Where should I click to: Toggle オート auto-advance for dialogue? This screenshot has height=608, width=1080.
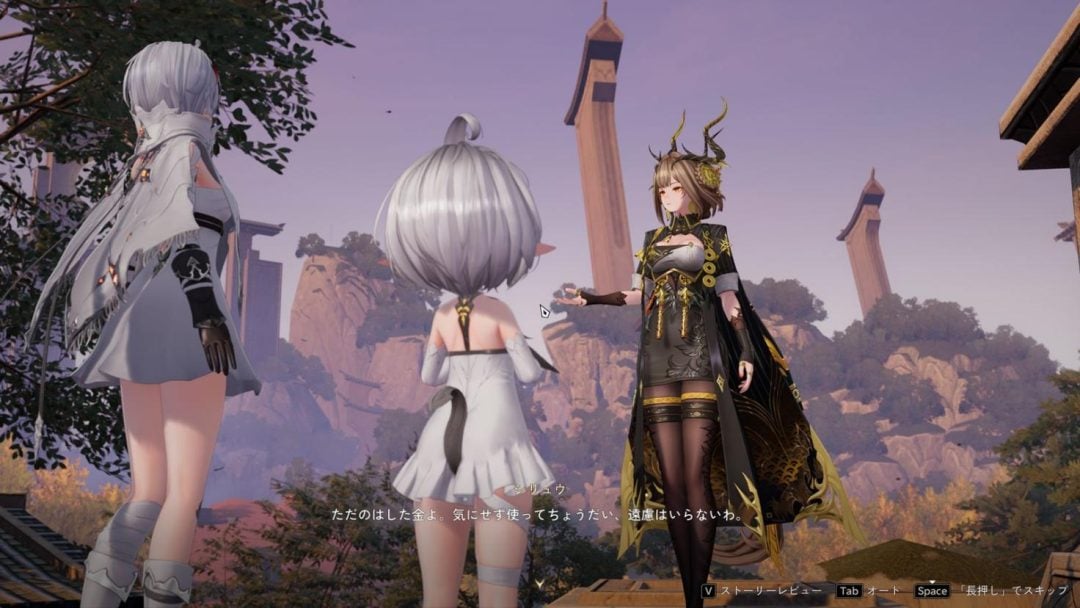868,591
